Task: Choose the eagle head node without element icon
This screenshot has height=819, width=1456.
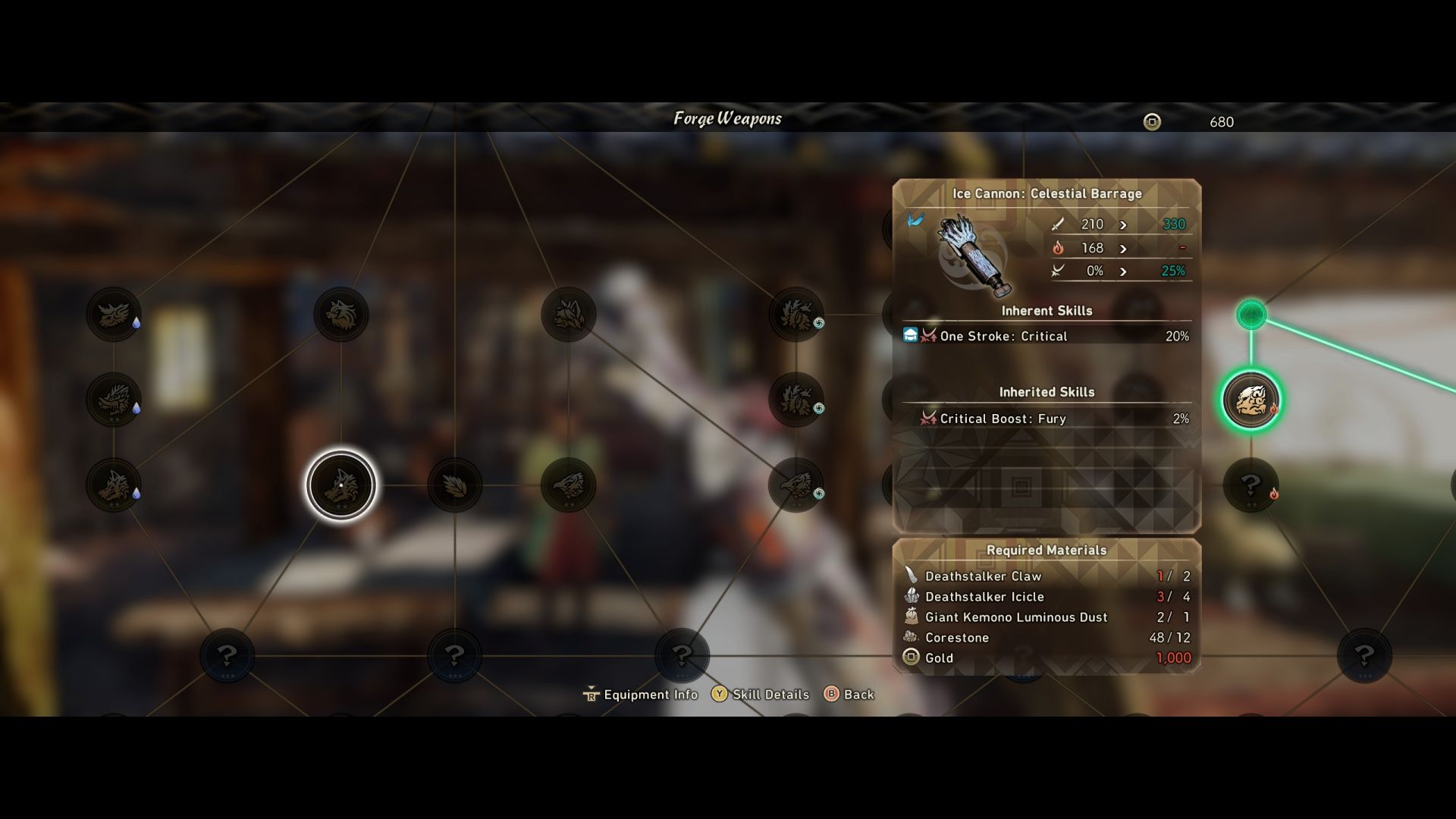Action: 569,485
